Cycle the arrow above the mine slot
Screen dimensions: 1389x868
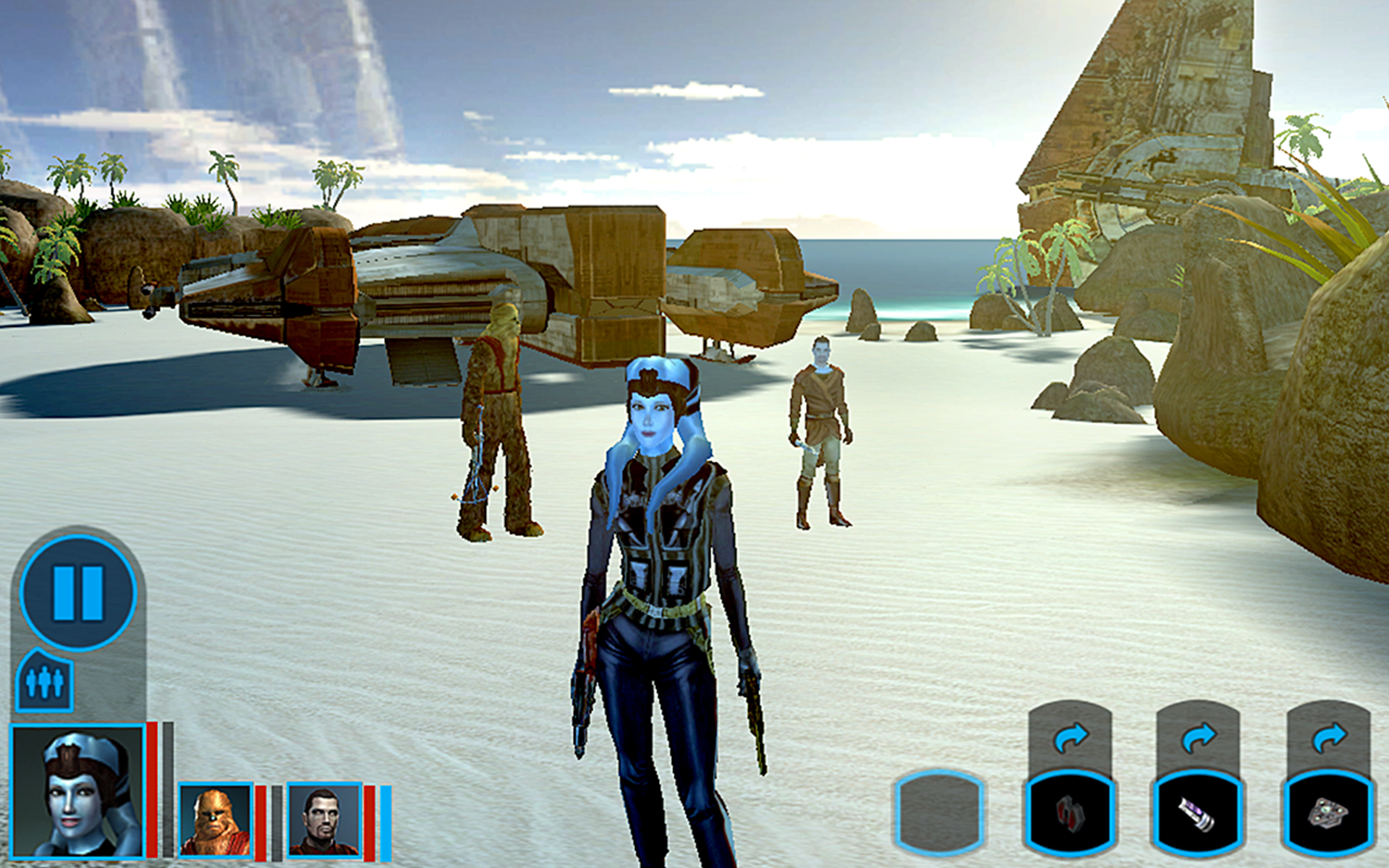[1328, 738]
